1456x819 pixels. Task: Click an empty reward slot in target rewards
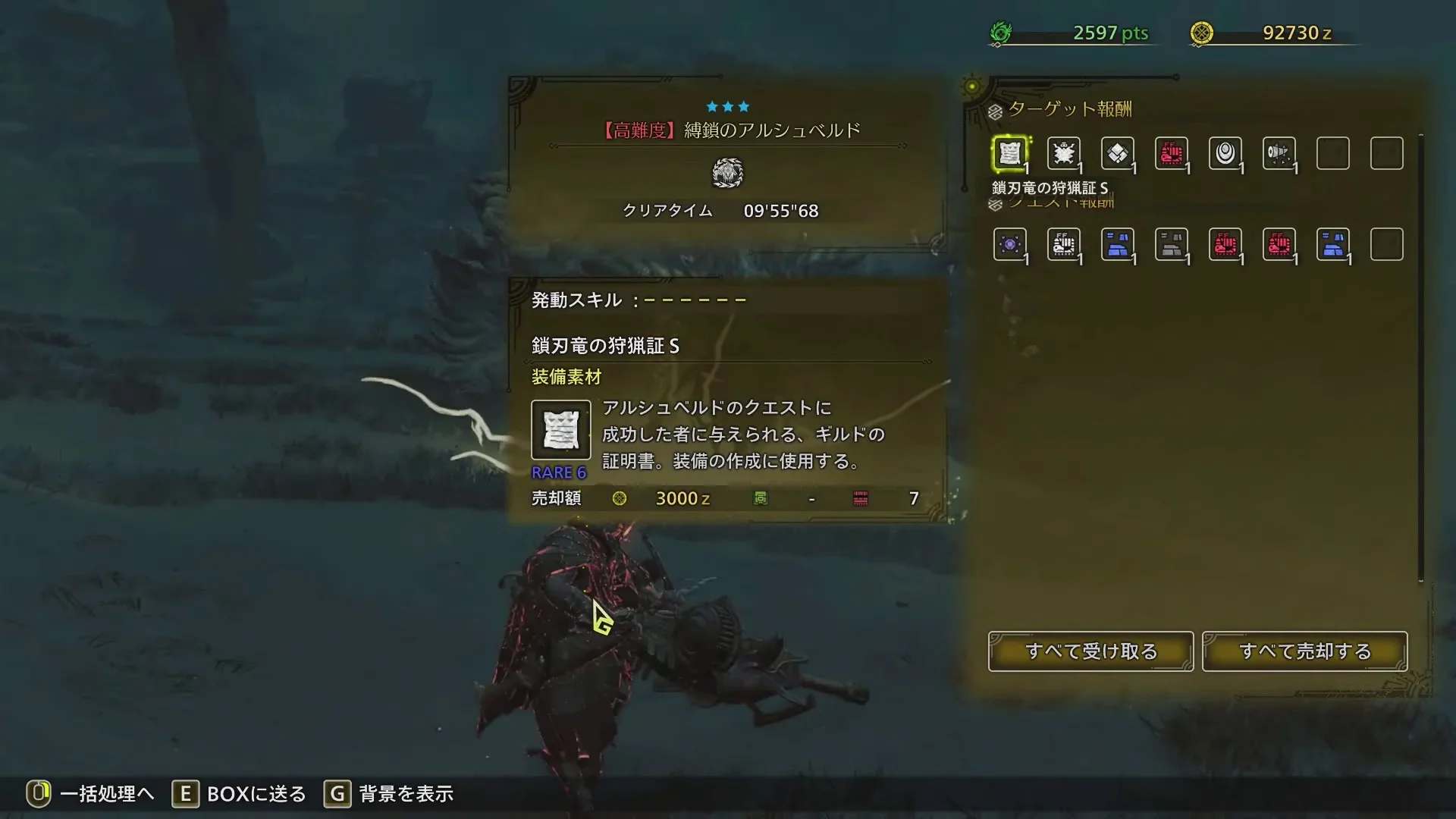click(x=1333, y=153)
